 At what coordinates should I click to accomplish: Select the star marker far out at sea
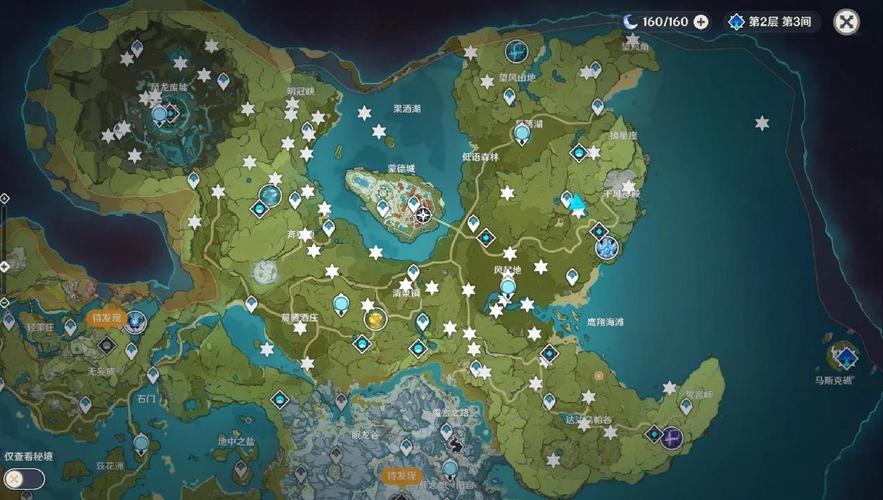pos(762,123)
